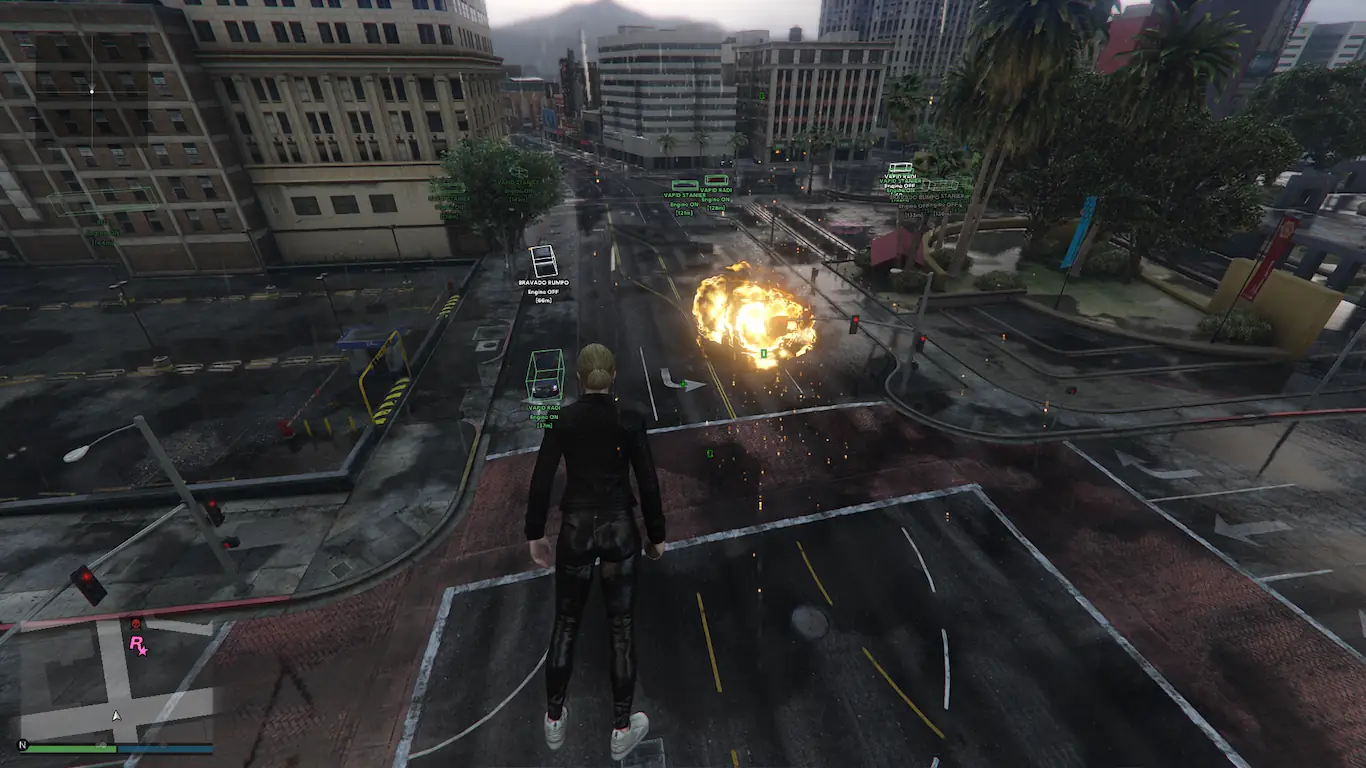Click the minimap in the corner

pyautogui.click(x=118, y=678)
